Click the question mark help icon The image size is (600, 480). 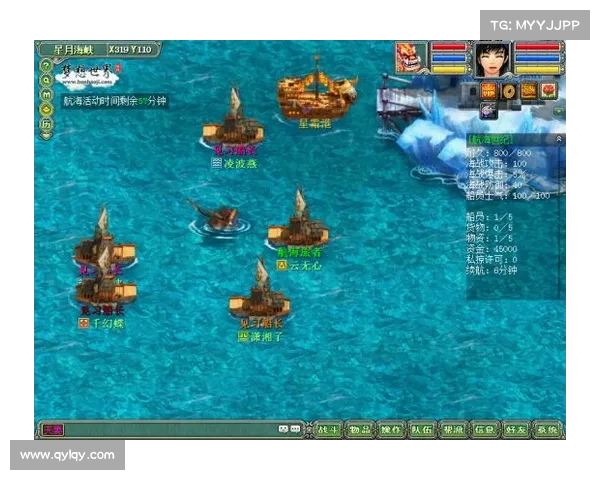[46, 66]
